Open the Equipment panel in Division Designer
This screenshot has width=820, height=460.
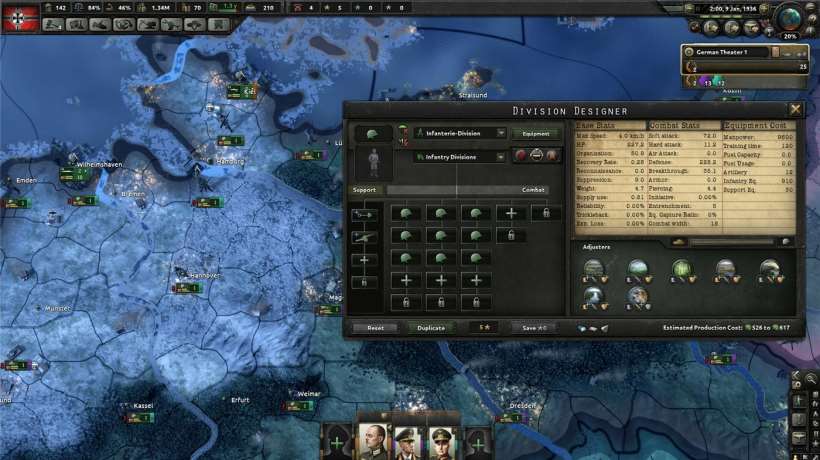click(x=537, y=133)
